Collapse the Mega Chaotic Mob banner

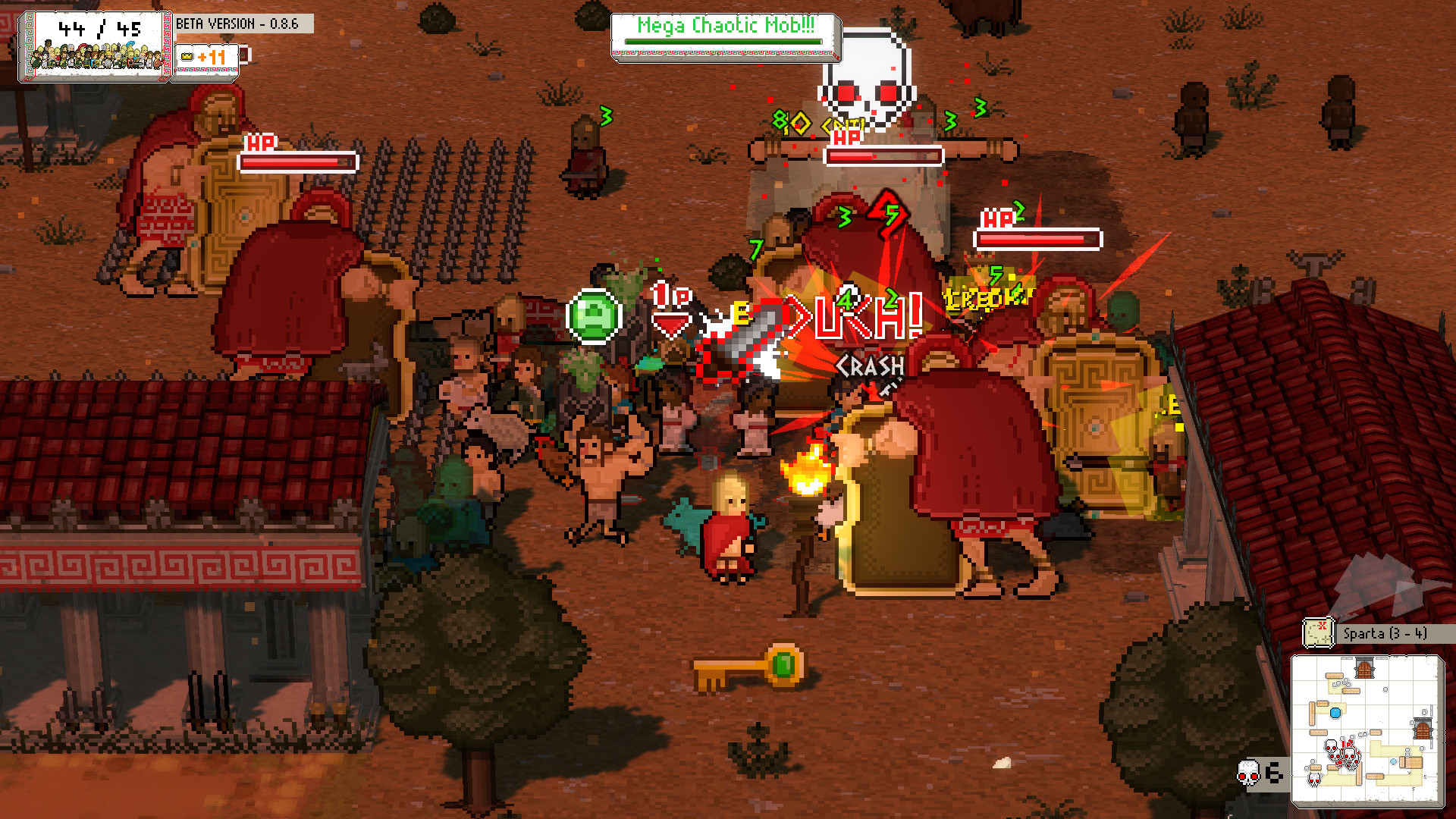724,38
